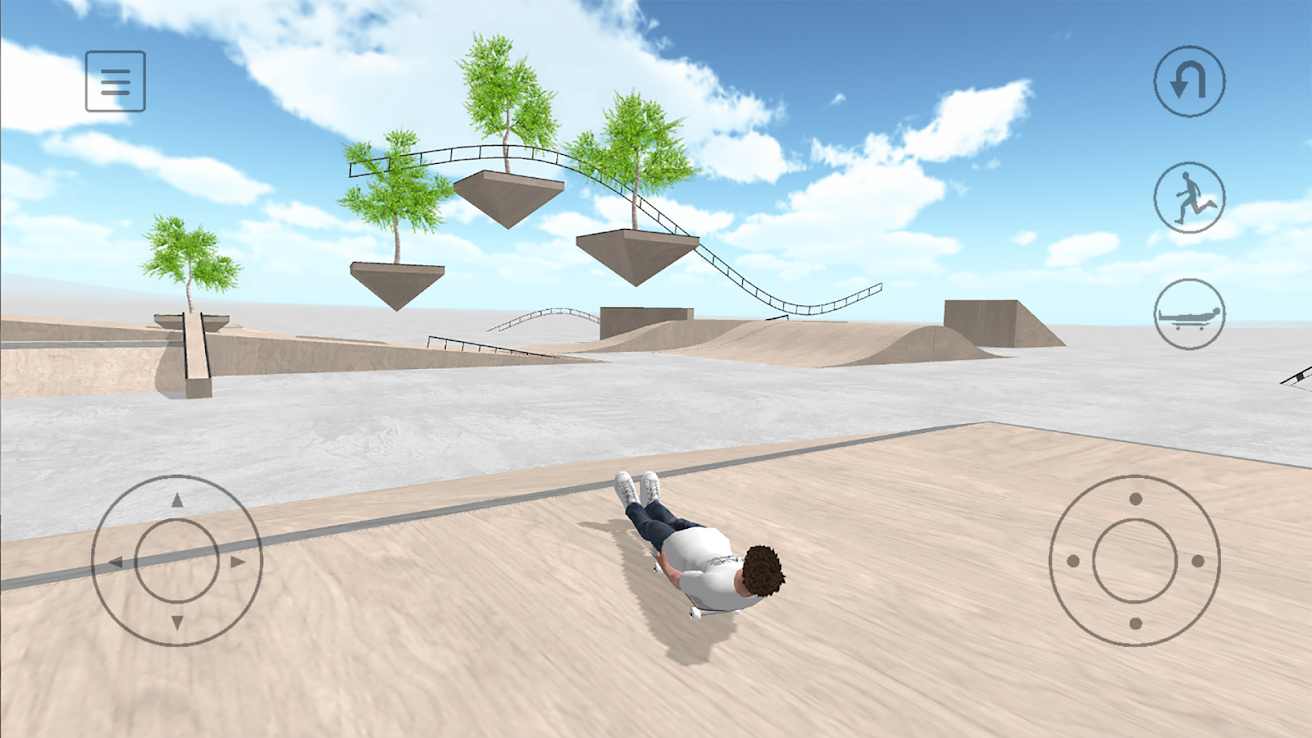Select the lying-on-skateboard mode icon
The width and height of the screenshot is (1312, 738).
pyautogui.click(x=1189, y=313)
